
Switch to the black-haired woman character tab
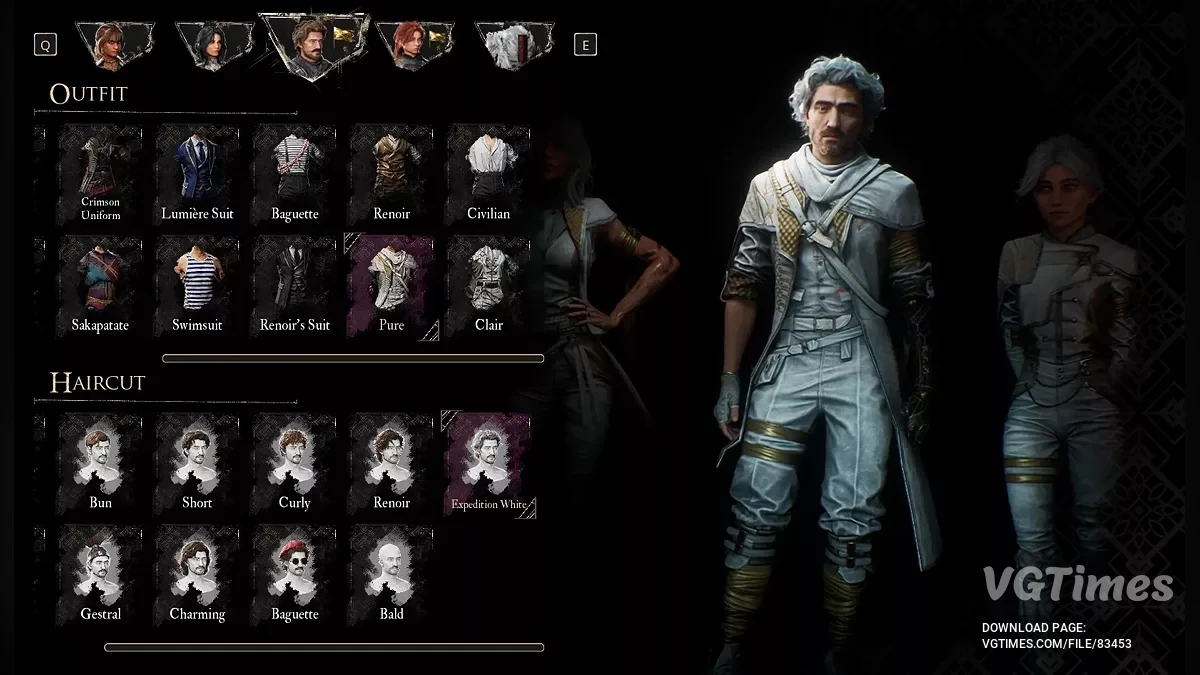(210, 45)
